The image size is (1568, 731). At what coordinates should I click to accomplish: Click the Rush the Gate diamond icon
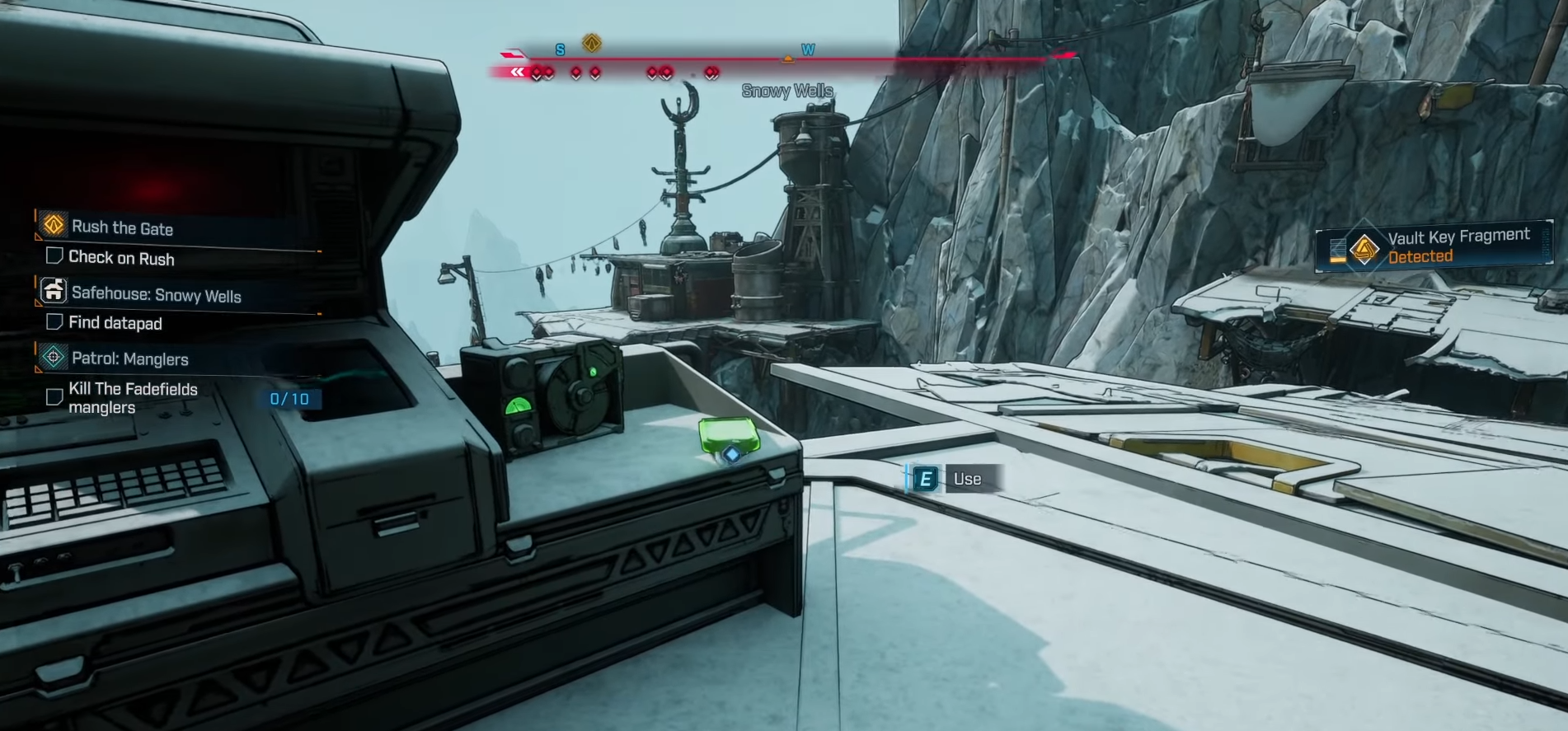pos(54,224)
